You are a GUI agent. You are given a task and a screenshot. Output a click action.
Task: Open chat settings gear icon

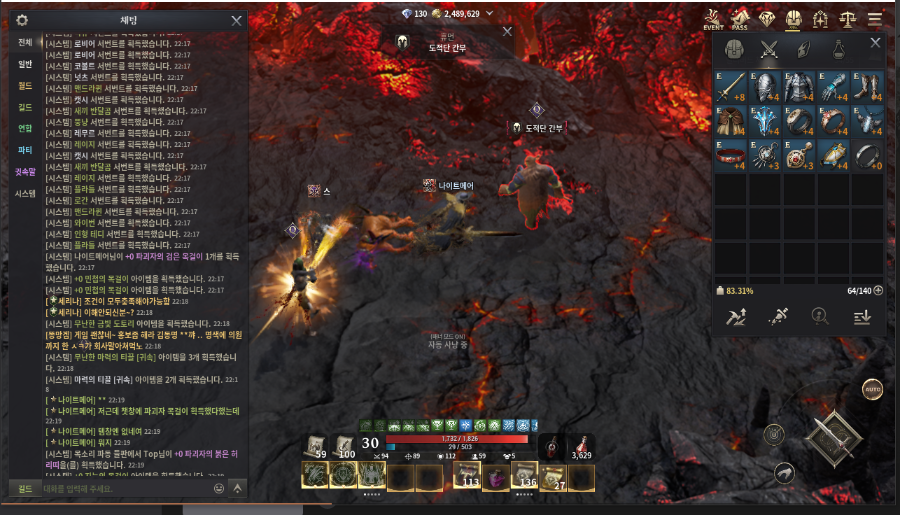(22, 20)
